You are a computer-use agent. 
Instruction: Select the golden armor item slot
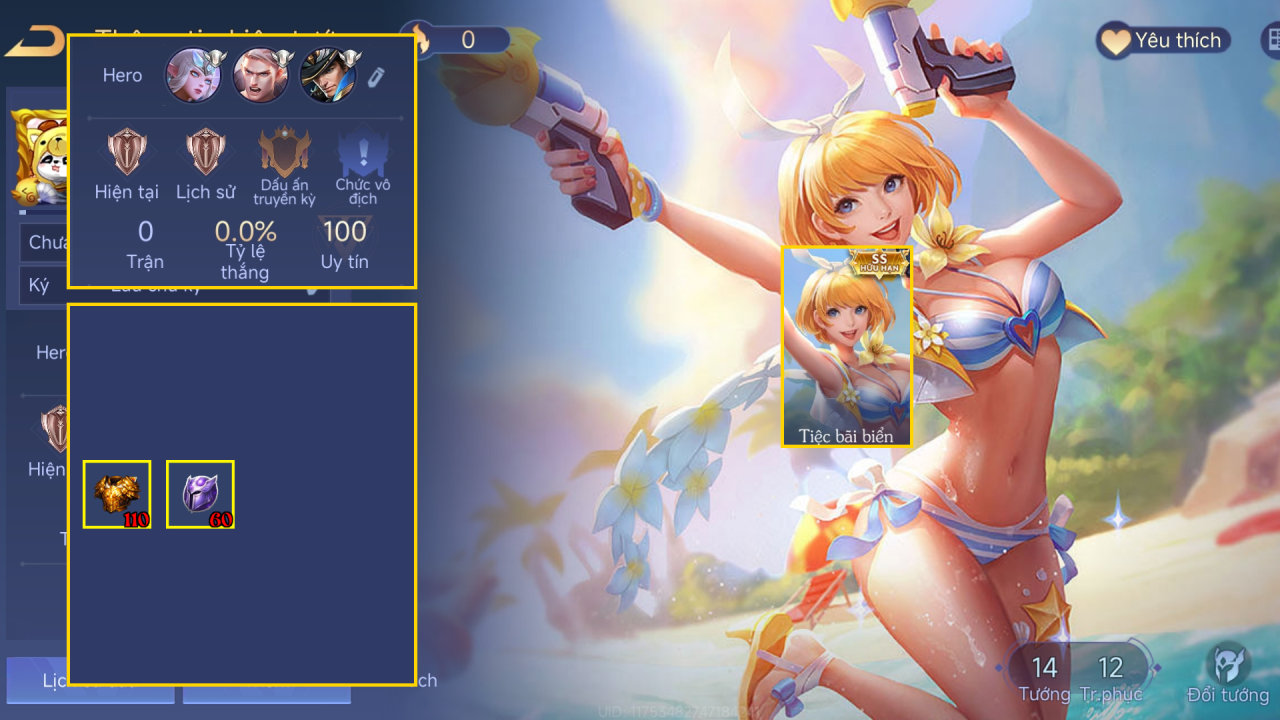pyautogui.click(x=117, y=494)
